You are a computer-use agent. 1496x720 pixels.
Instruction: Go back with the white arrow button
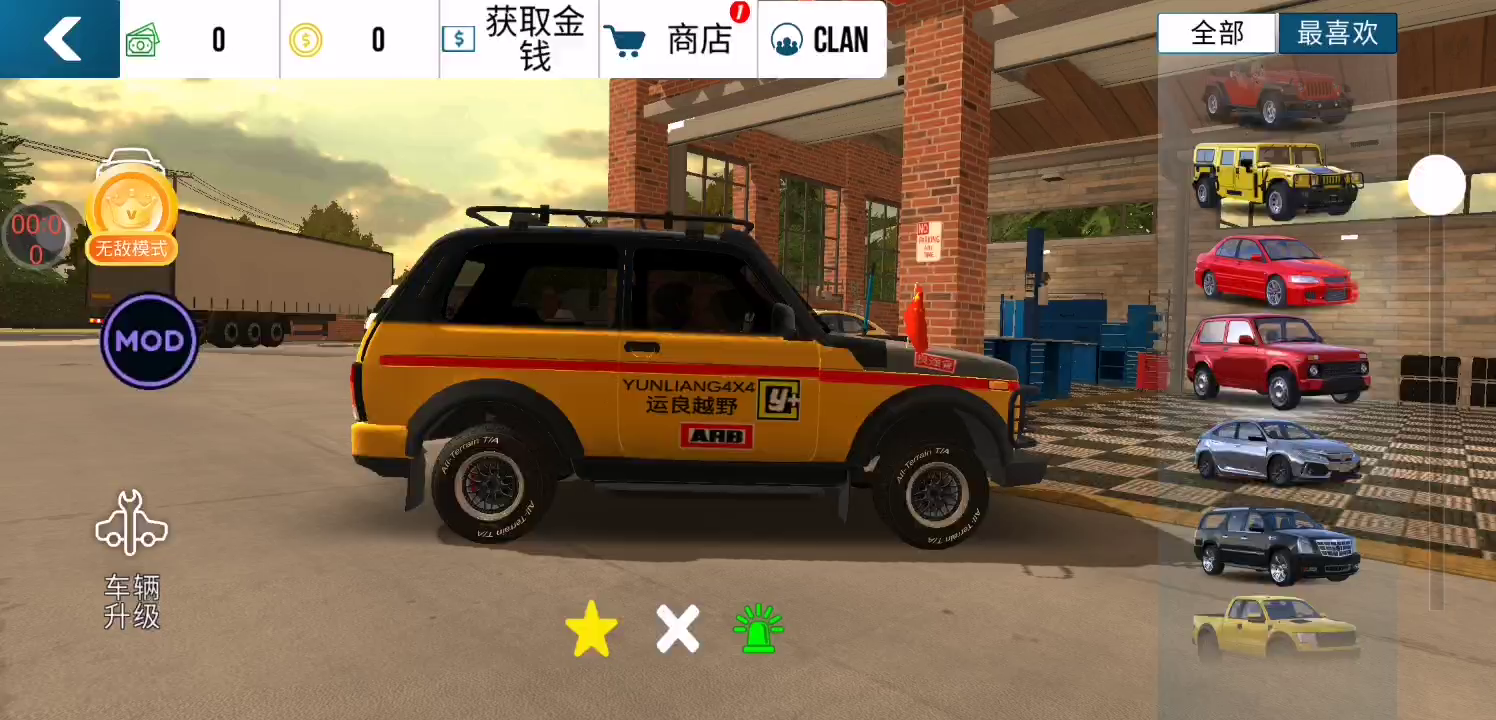click(61, 39)
